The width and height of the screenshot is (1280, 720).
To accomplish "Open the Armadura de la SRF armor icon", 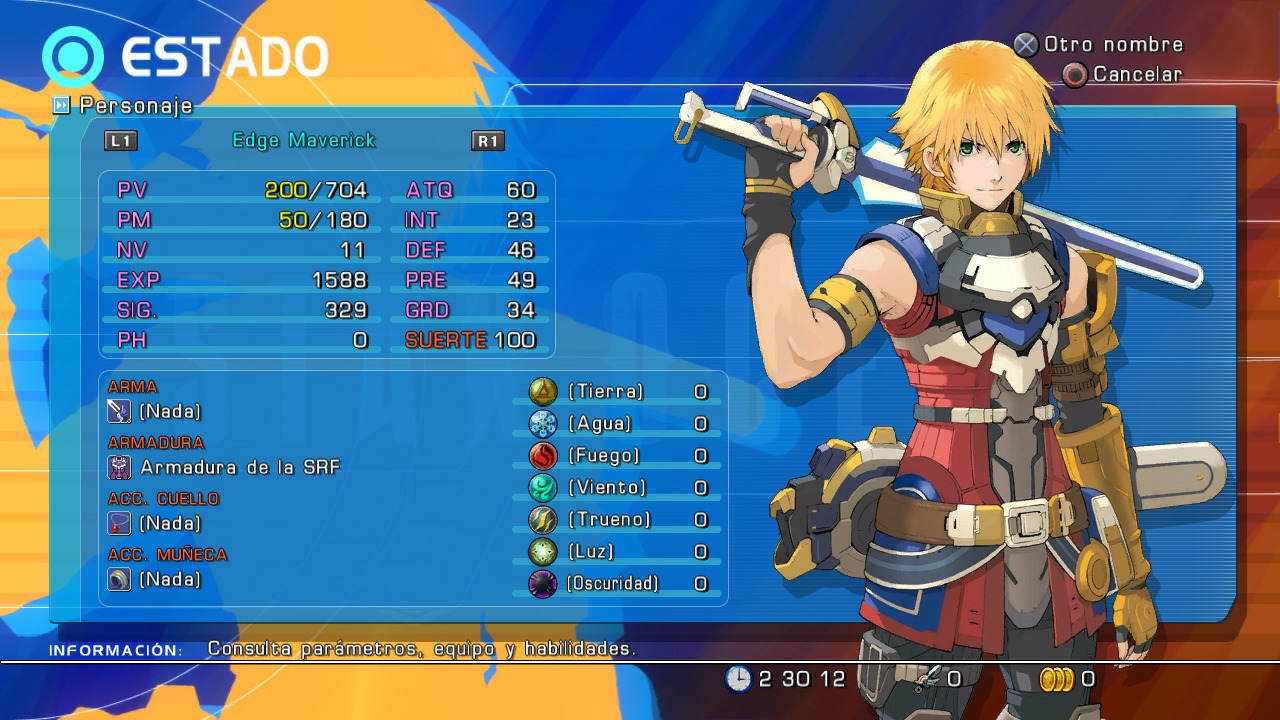I will point(119,467).
